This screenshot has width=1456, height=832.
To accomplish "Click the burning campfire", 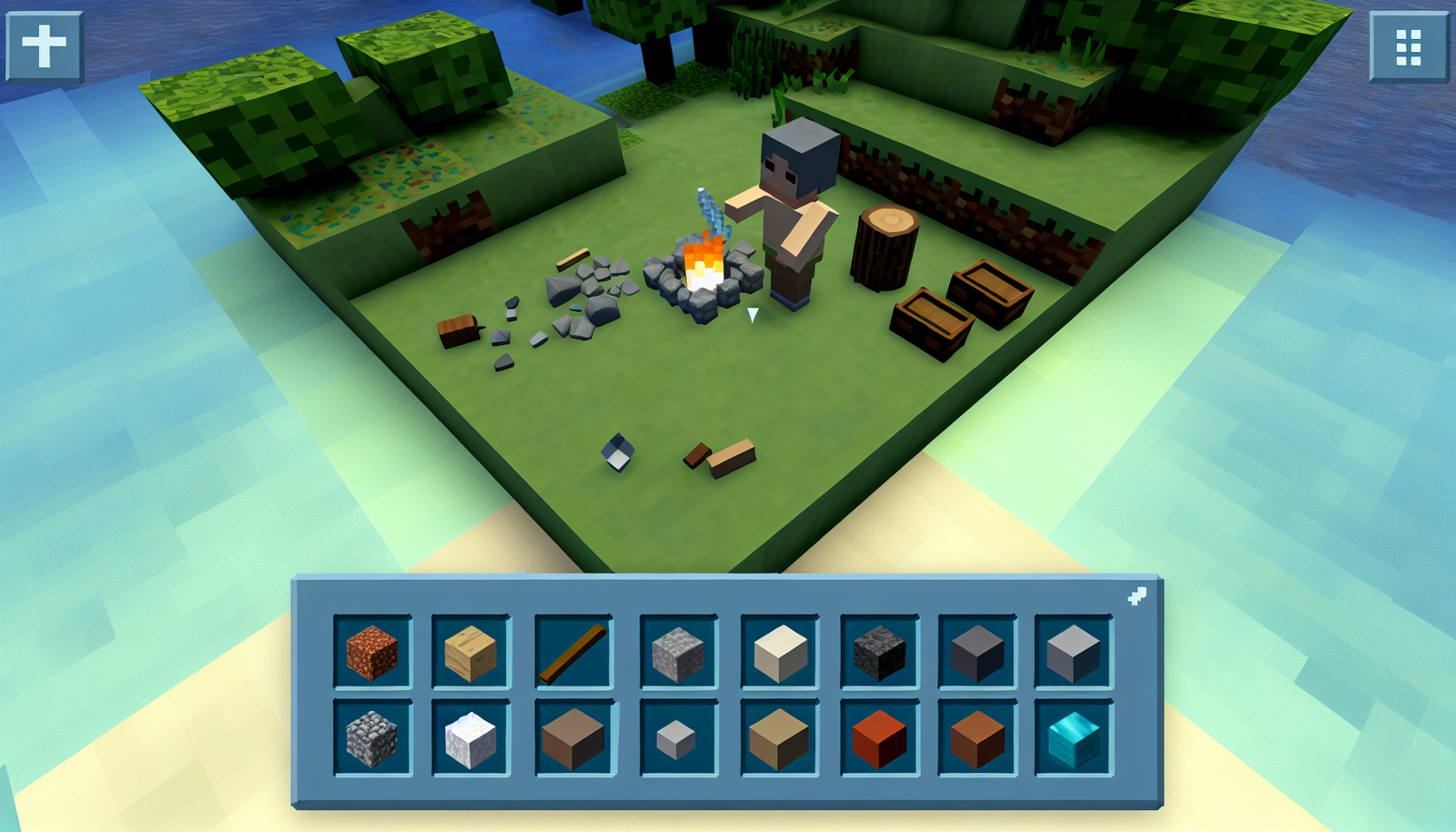I will (x=703, y=264).
